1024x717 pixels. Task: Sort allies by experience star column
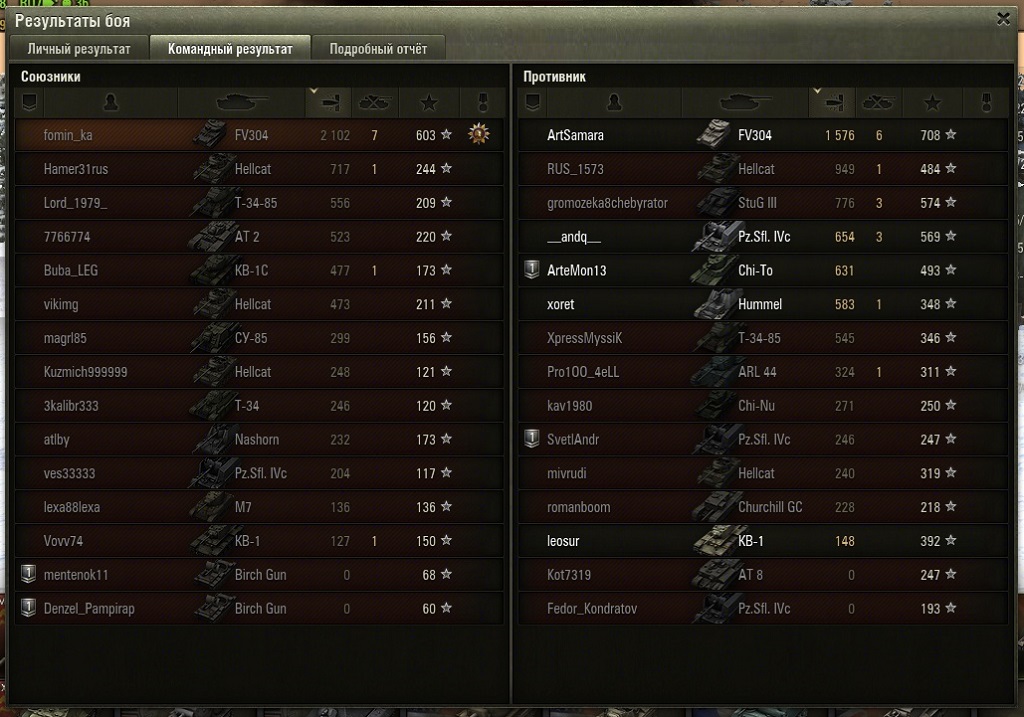pyautogui.click(x=429, y=102)
